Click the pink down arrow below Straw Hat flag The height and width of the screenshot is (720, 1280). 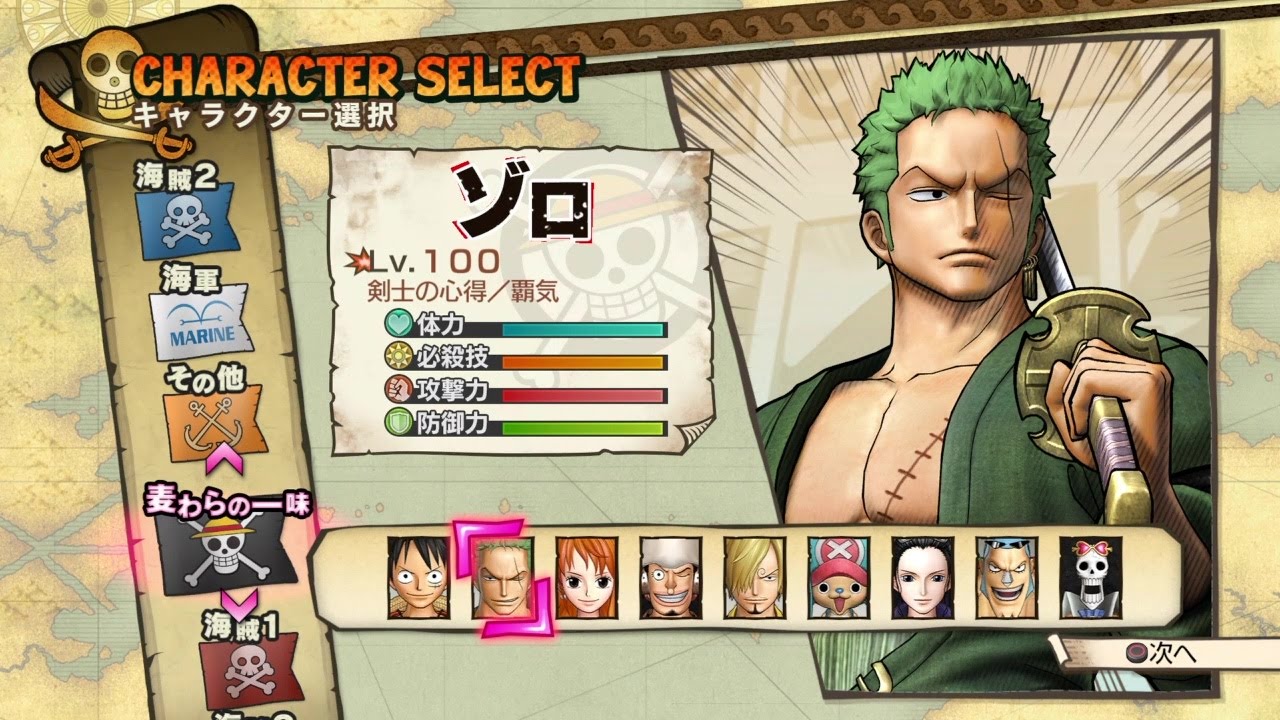point(242,604)
